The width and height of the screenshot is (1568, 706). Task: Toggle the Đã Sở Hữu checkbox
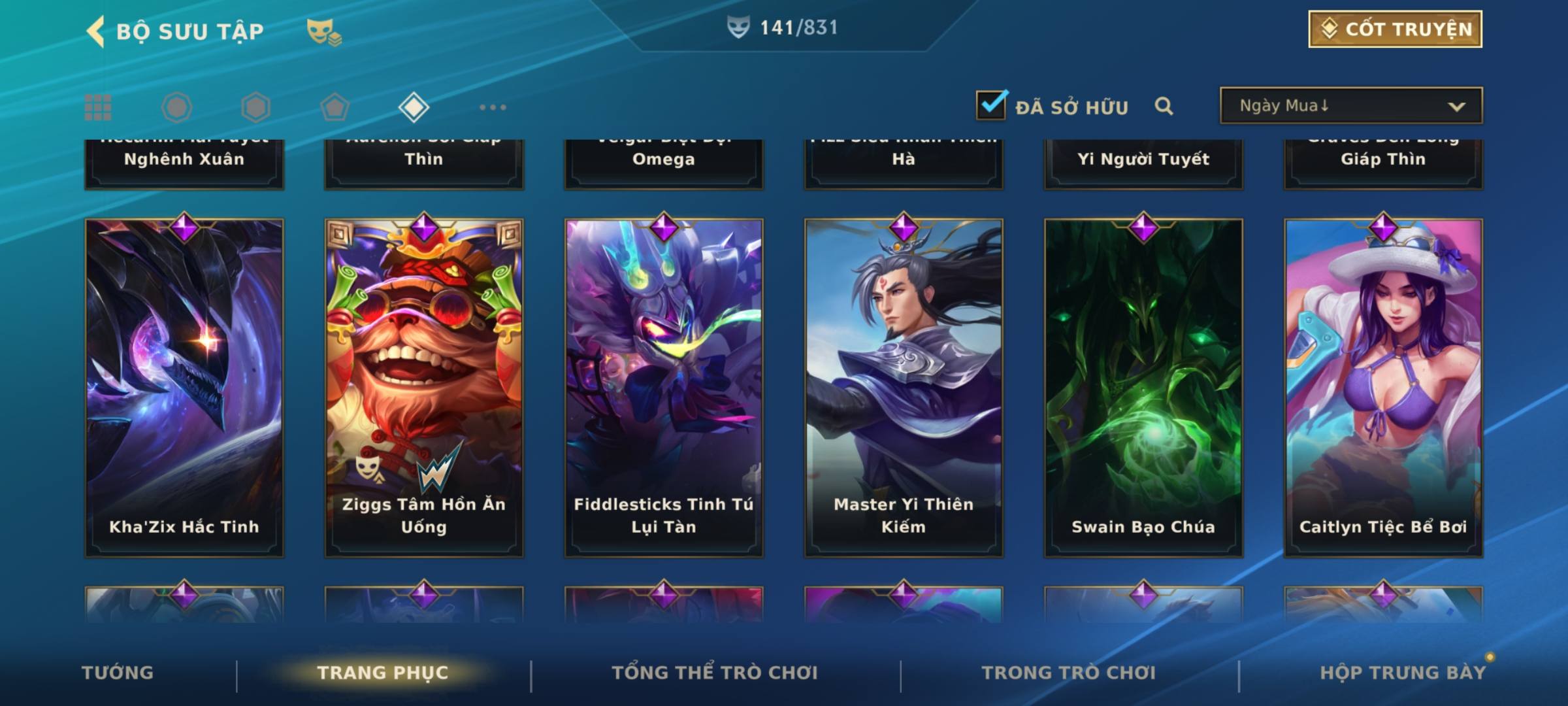[x=991, y=105]
